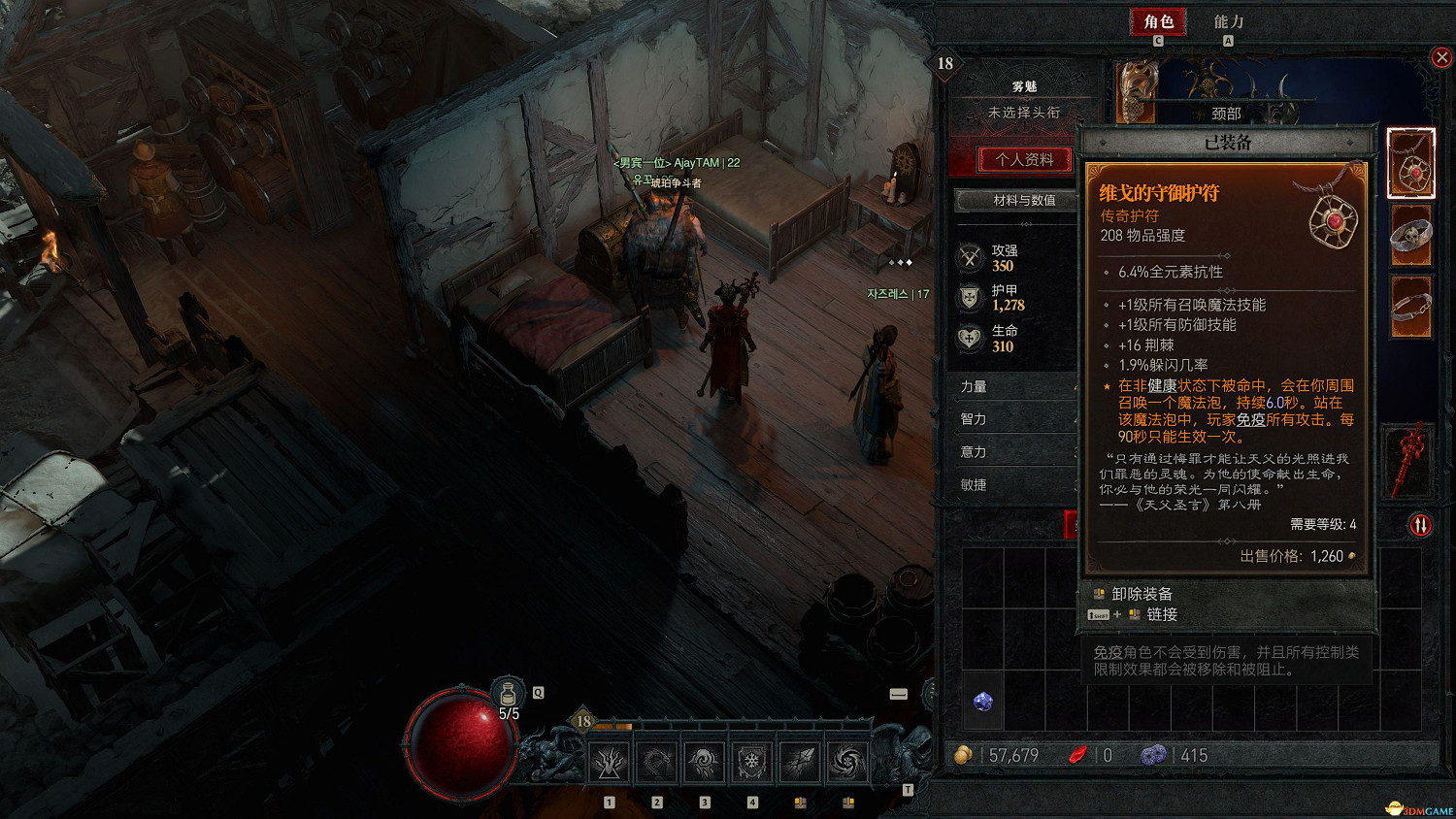
Task: Select the silver band ring slot
Action: [1410, 307]
